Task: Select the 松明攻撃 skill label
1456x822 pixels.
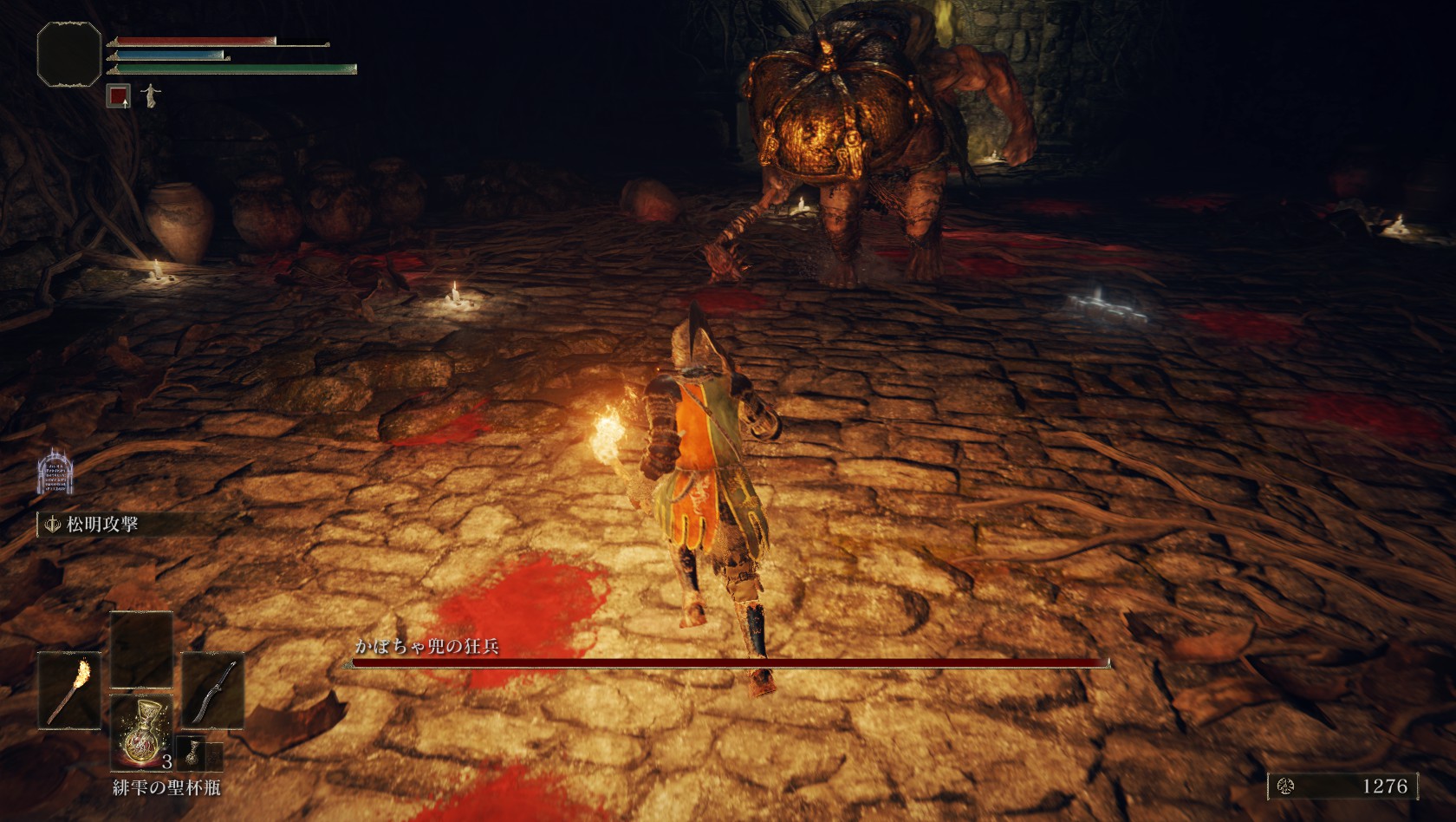Action: [x=101, y=525]
